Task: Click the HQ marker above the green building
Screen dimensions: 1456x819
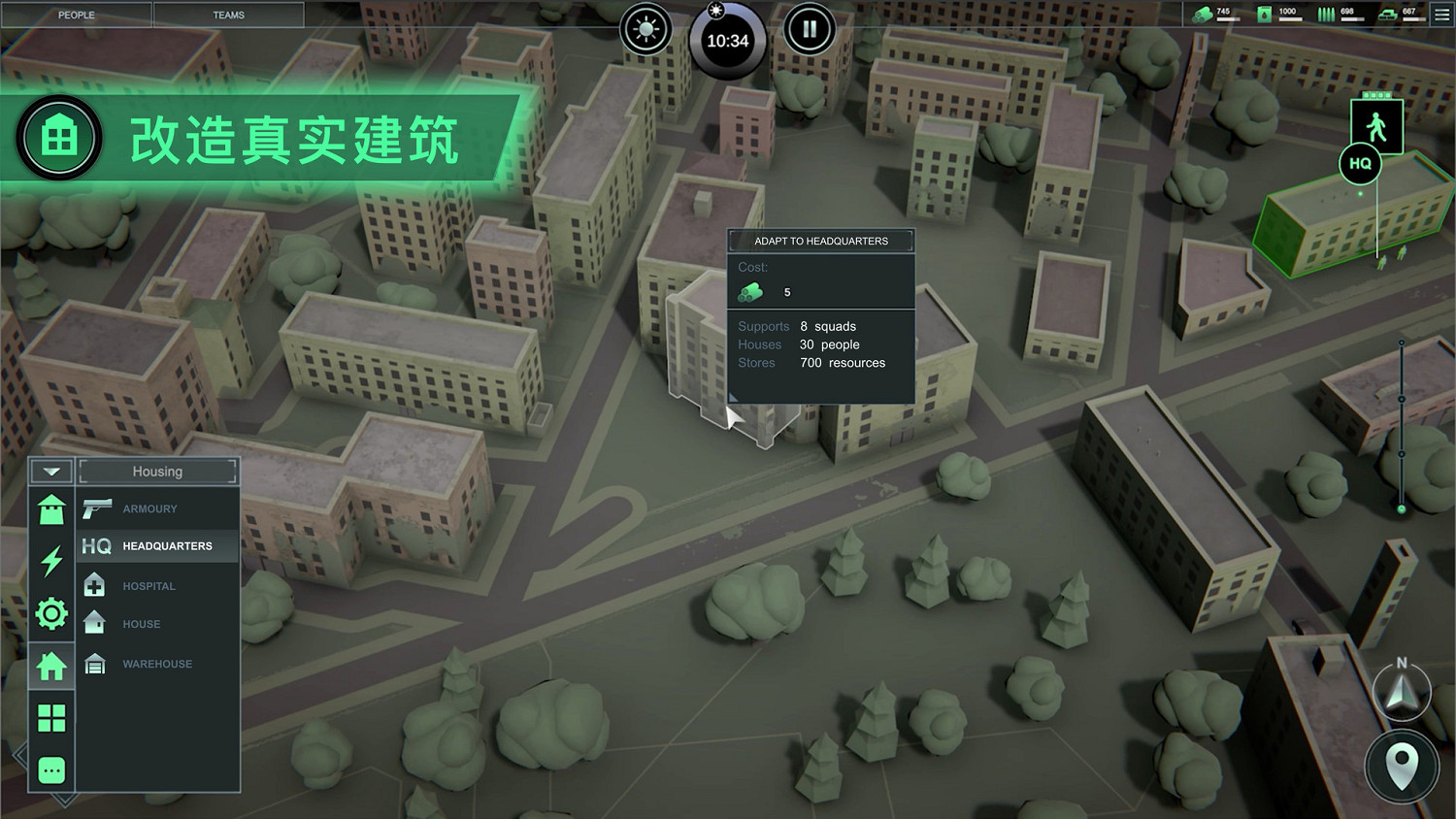Action: coord(1360,164)
